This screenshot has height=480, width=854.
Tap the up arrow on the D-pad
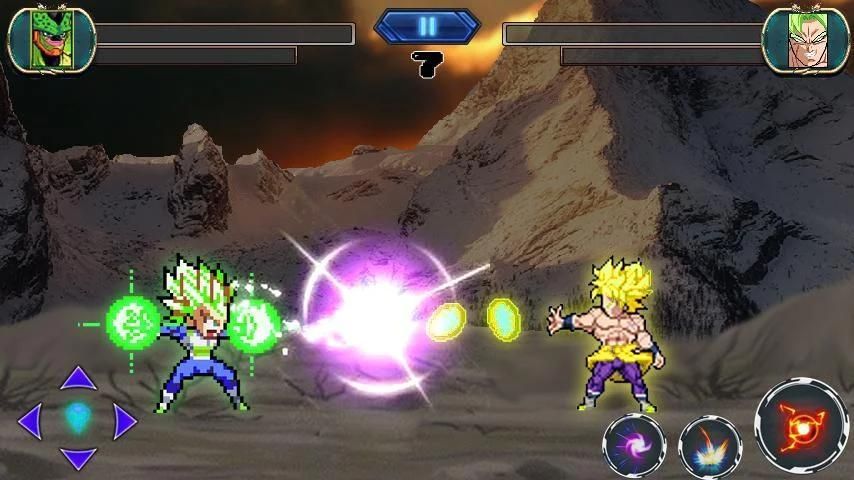[78, 379]
